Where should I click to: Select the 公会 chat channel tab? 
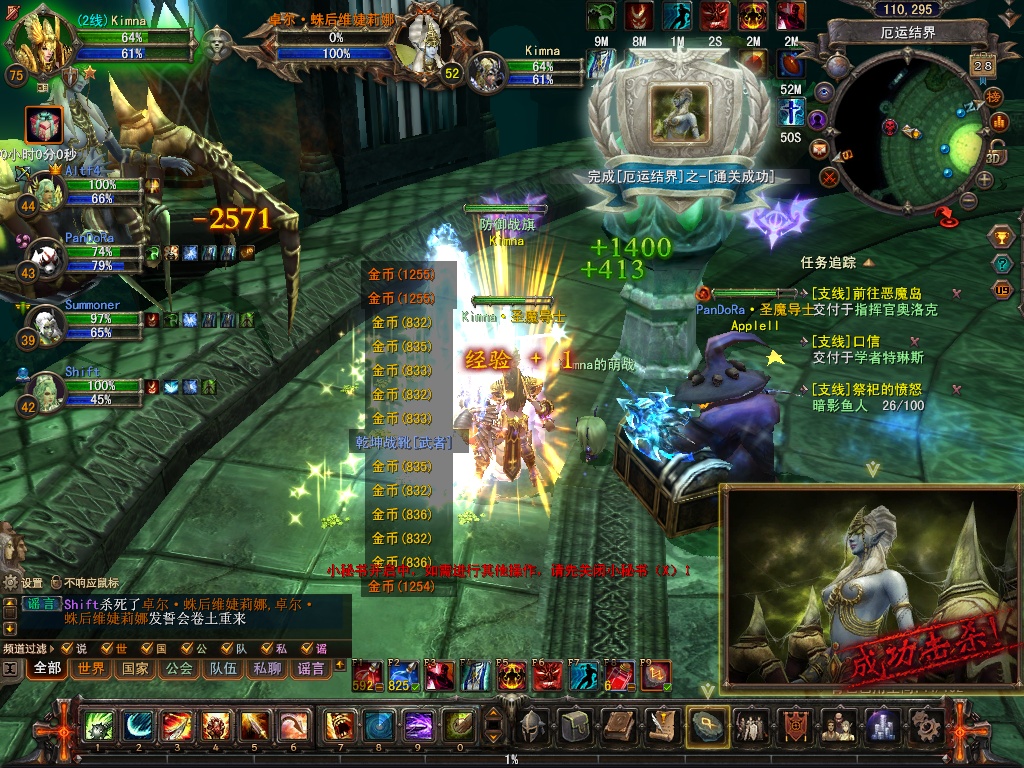click(179, 668)
